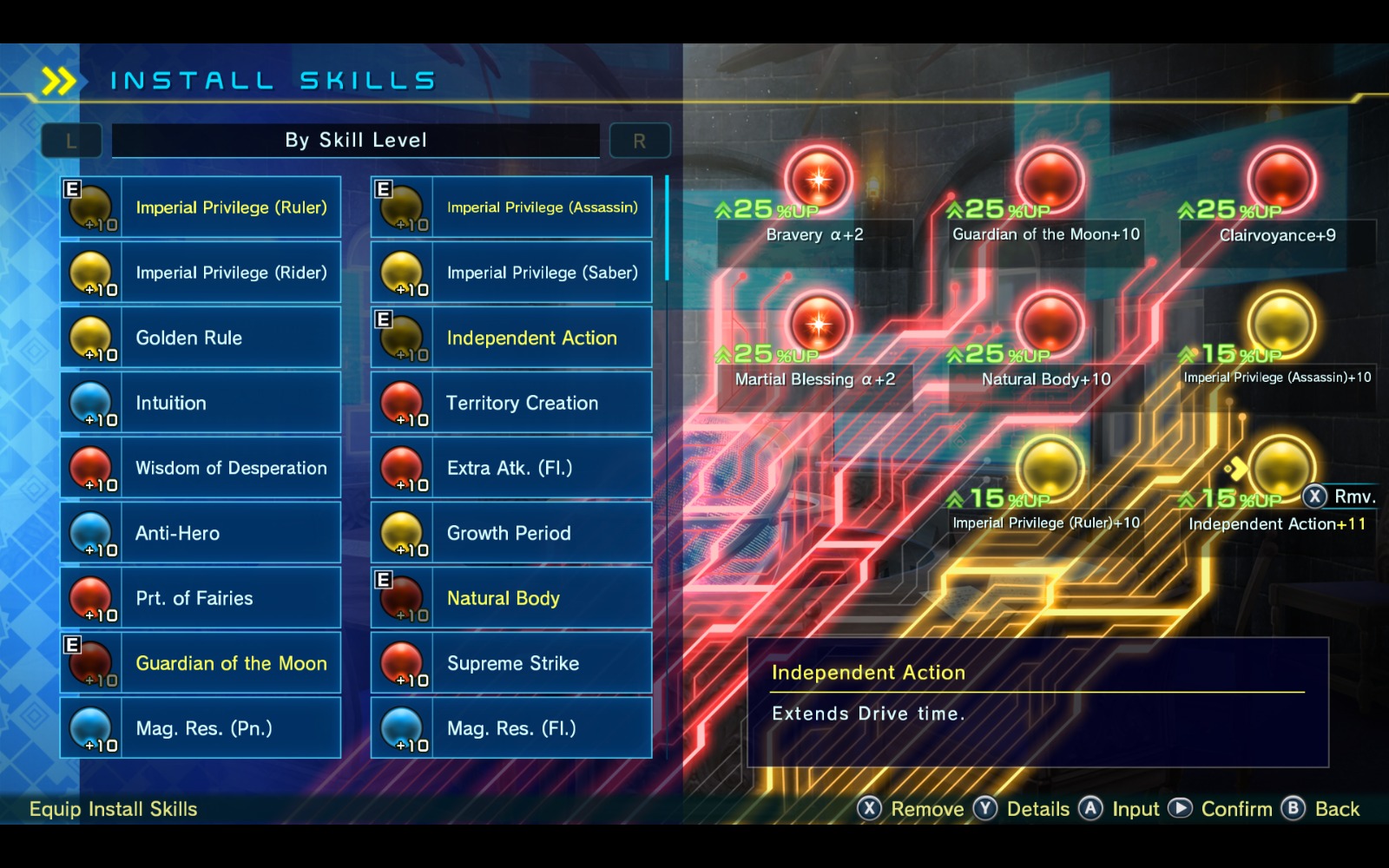Select the Intuition skill row
Screen dimensions: 1389x868
(x=201, y=403)
